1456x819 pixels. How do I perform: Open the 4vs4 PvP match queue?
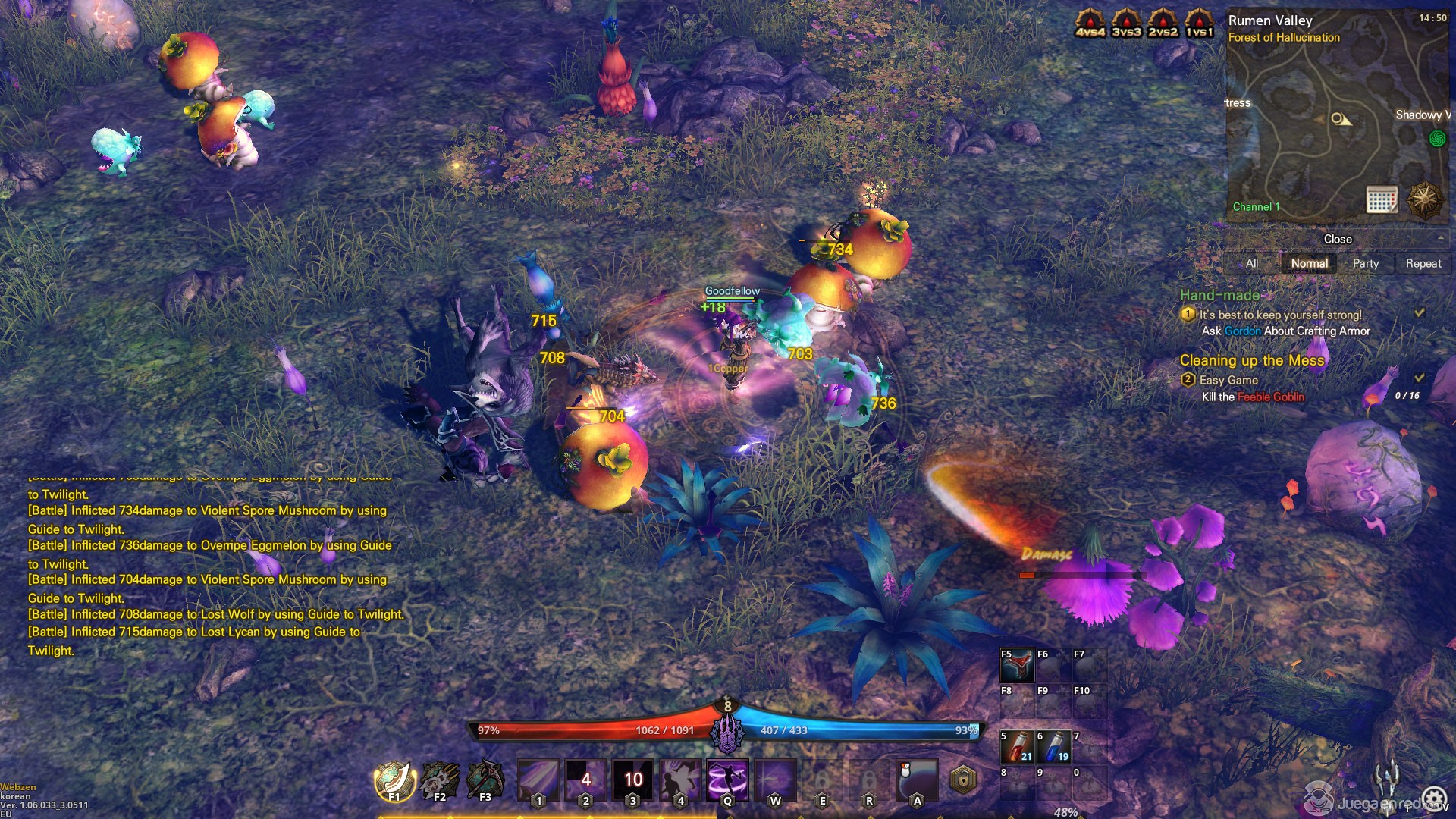[1090, 22]
